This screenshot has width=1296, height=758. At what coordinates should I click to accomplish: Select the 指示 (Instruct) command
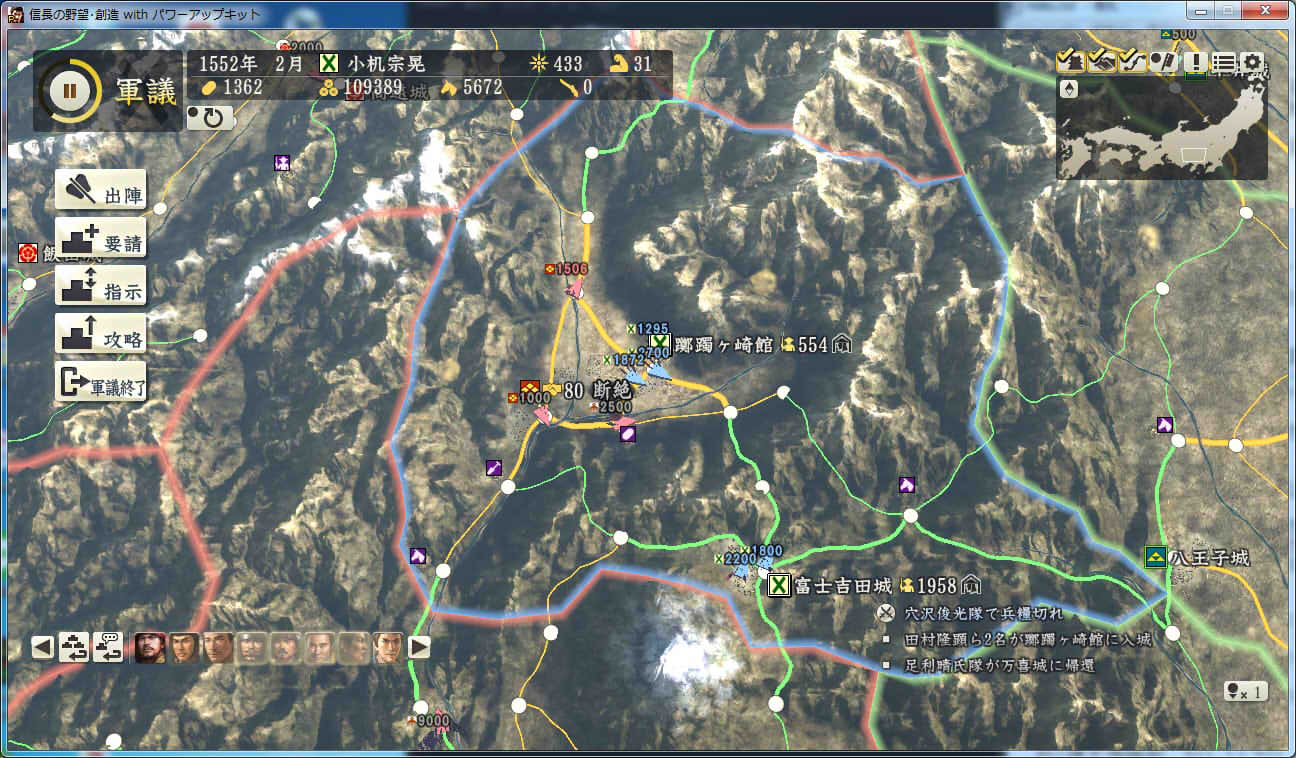coord(101,287)
